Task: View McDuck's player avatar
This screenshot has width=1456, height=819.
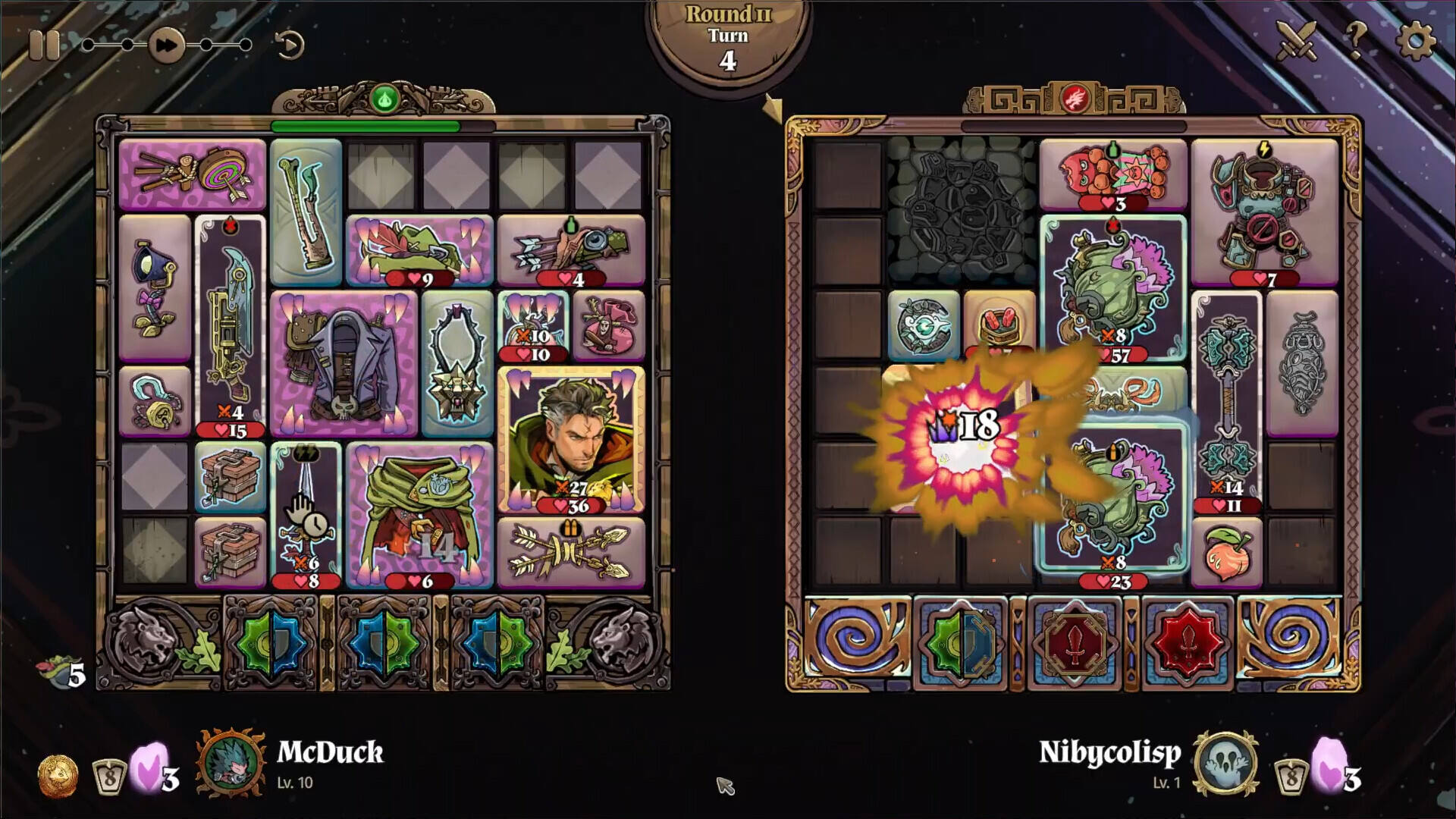Action: (231, 763)
